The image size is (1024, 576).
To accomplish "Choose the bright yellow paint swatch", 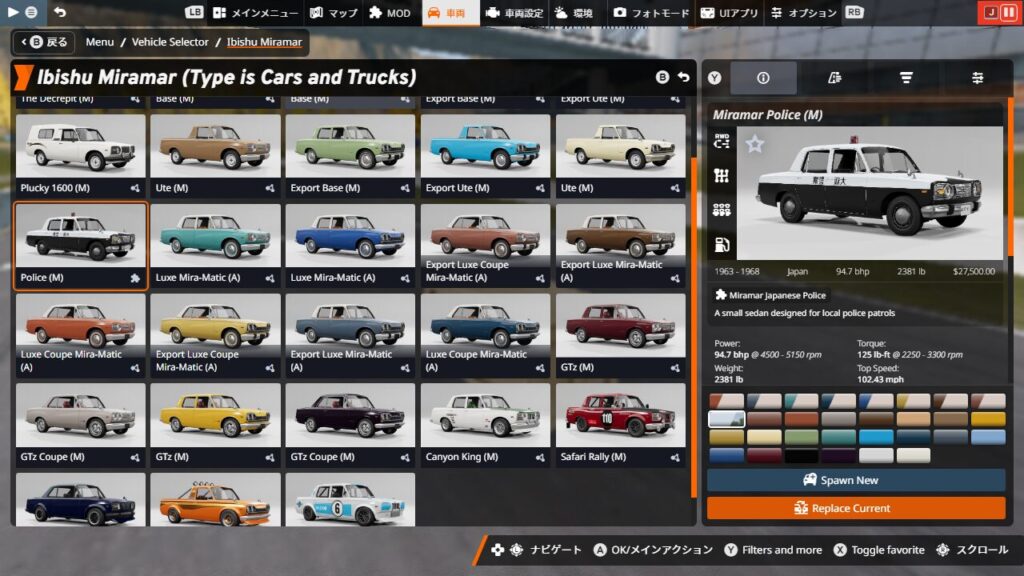I will coord(987,419).
